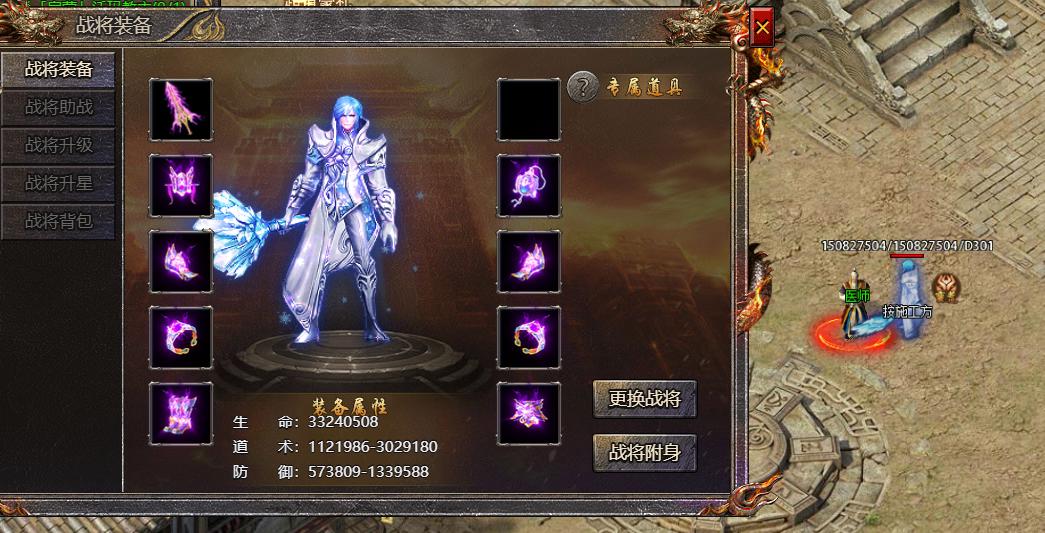Viewport: 1045px width, 533px height.
Task: Select the 战将升级 tab
Action: 58,145
